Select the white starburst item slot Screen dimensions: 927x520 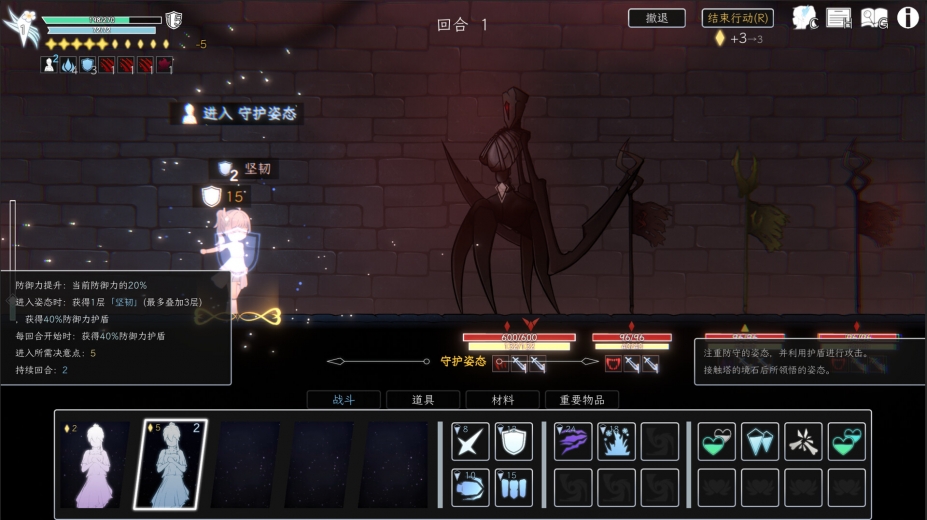pos(803,441)
